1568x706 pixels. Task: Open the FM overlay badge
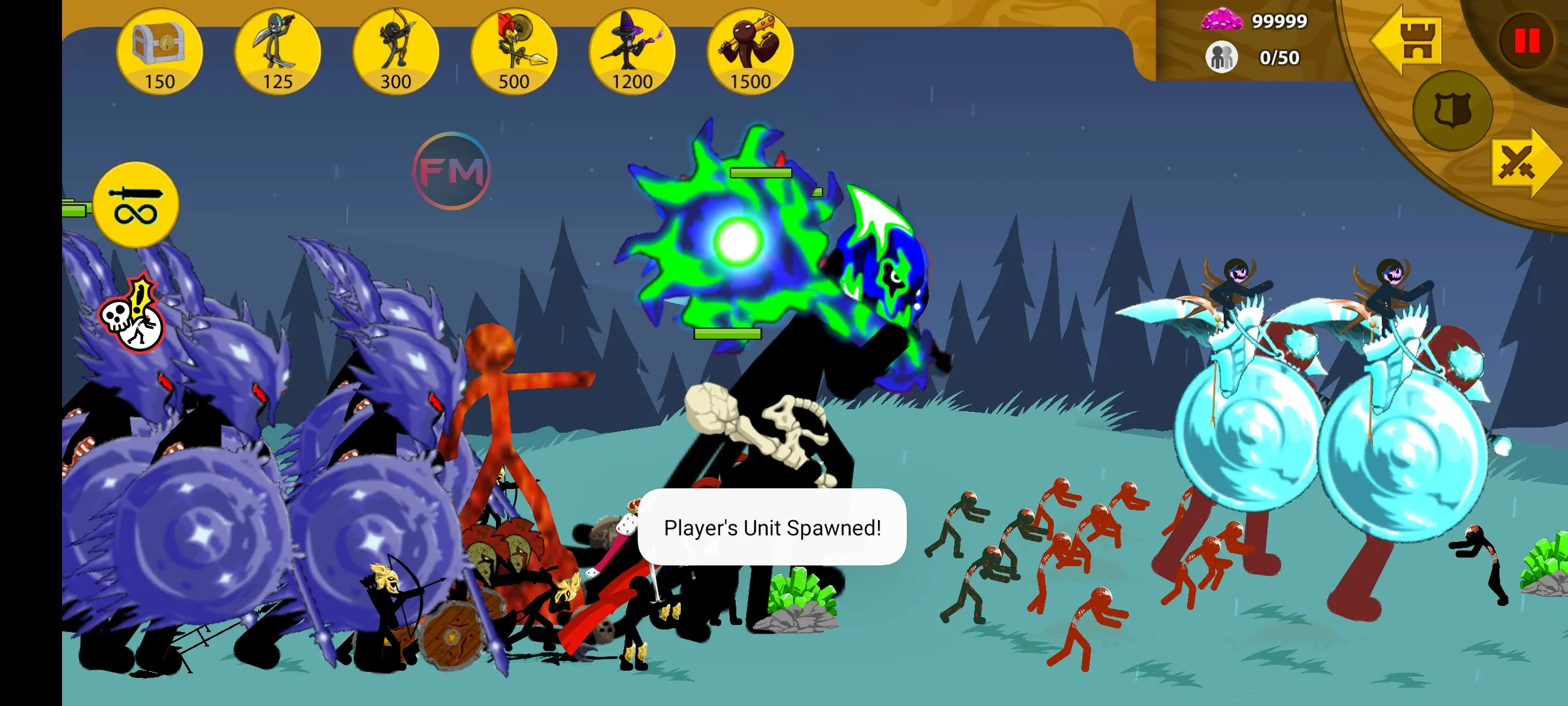[451, 171]
